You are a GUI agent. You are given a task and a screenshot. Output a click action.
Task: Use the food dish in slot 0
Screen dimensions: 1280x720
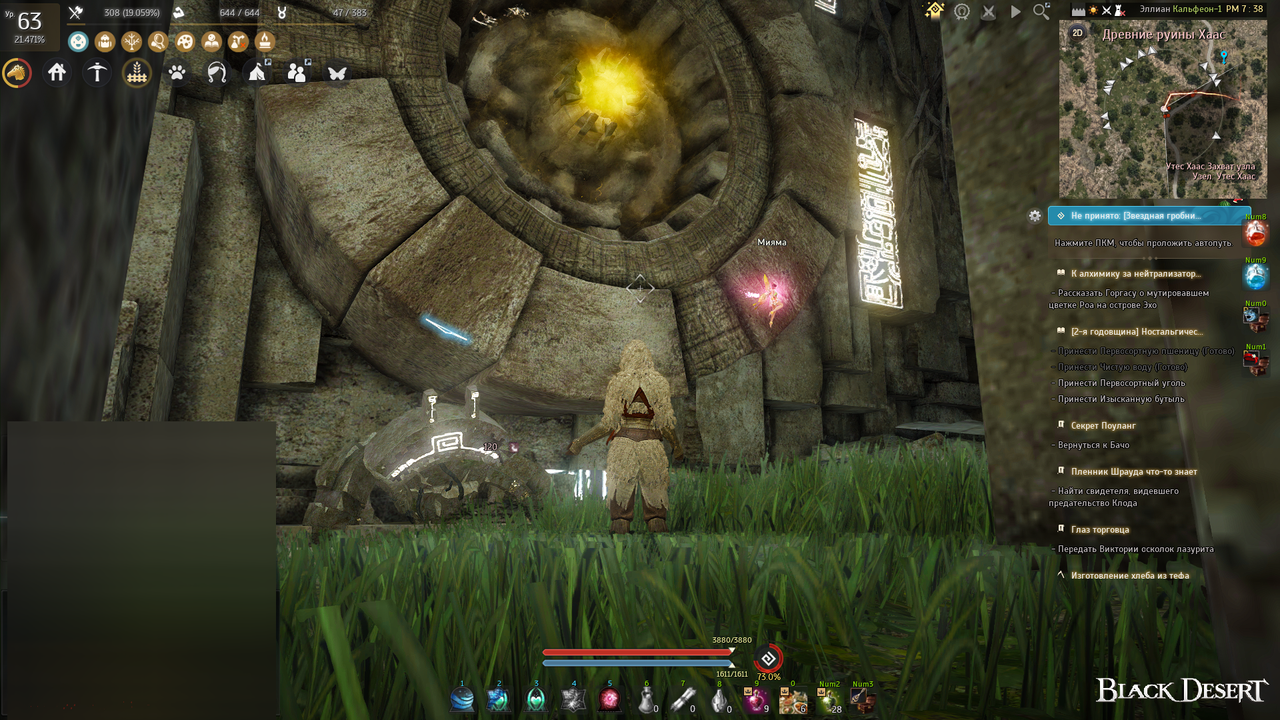click(x=793, y=699)
